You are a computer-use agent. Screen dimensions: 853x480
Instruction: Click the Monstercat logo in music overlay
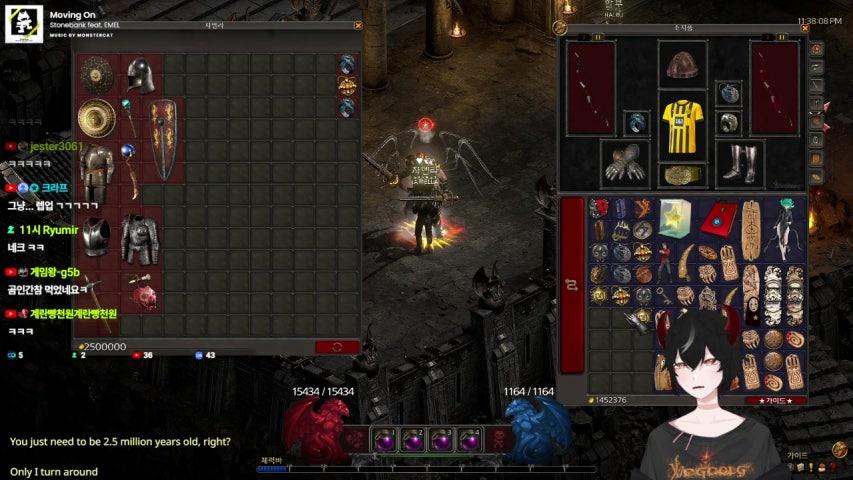23,26
